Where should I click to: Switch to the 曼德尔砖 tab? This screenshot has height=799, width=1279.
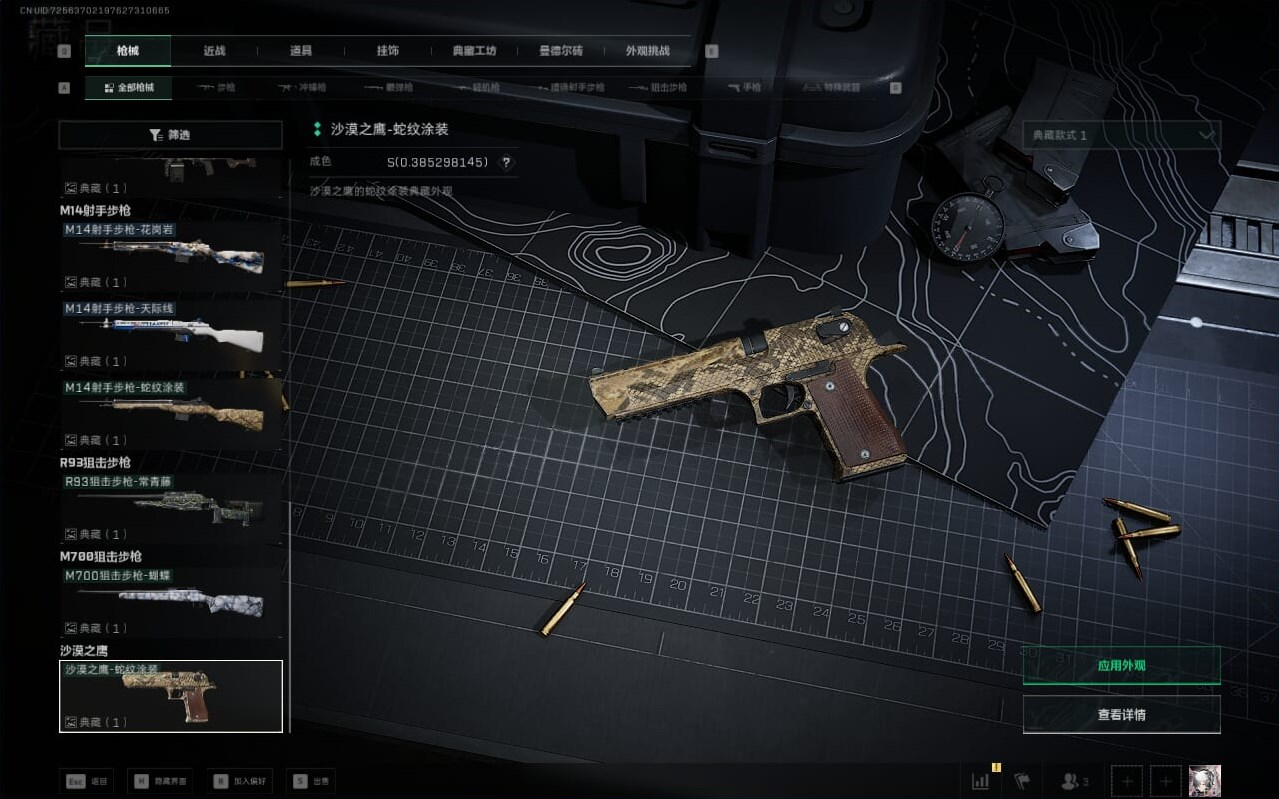[x=561, y=50]
